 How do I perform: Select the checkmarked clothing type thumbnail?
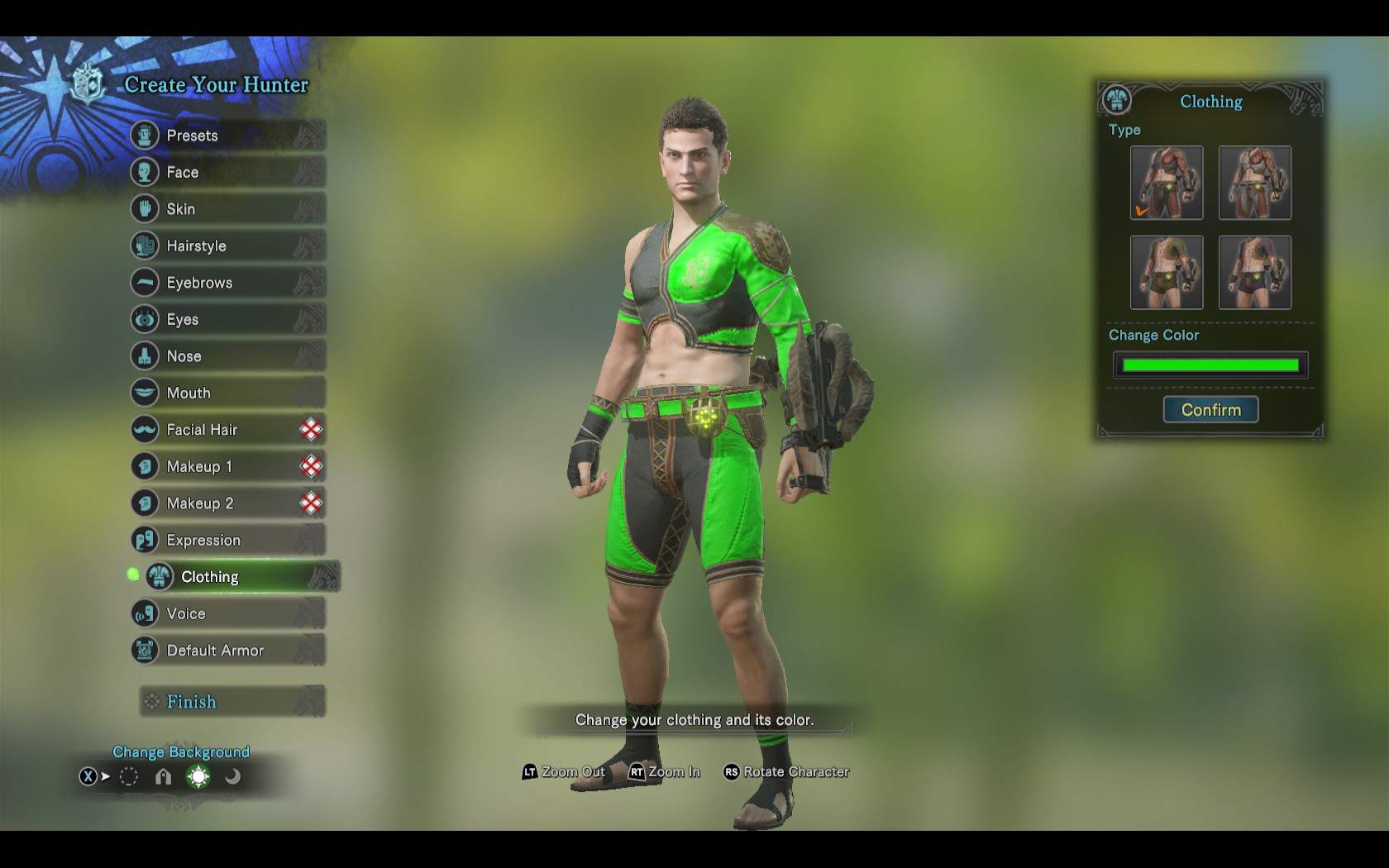[1166, 183]
